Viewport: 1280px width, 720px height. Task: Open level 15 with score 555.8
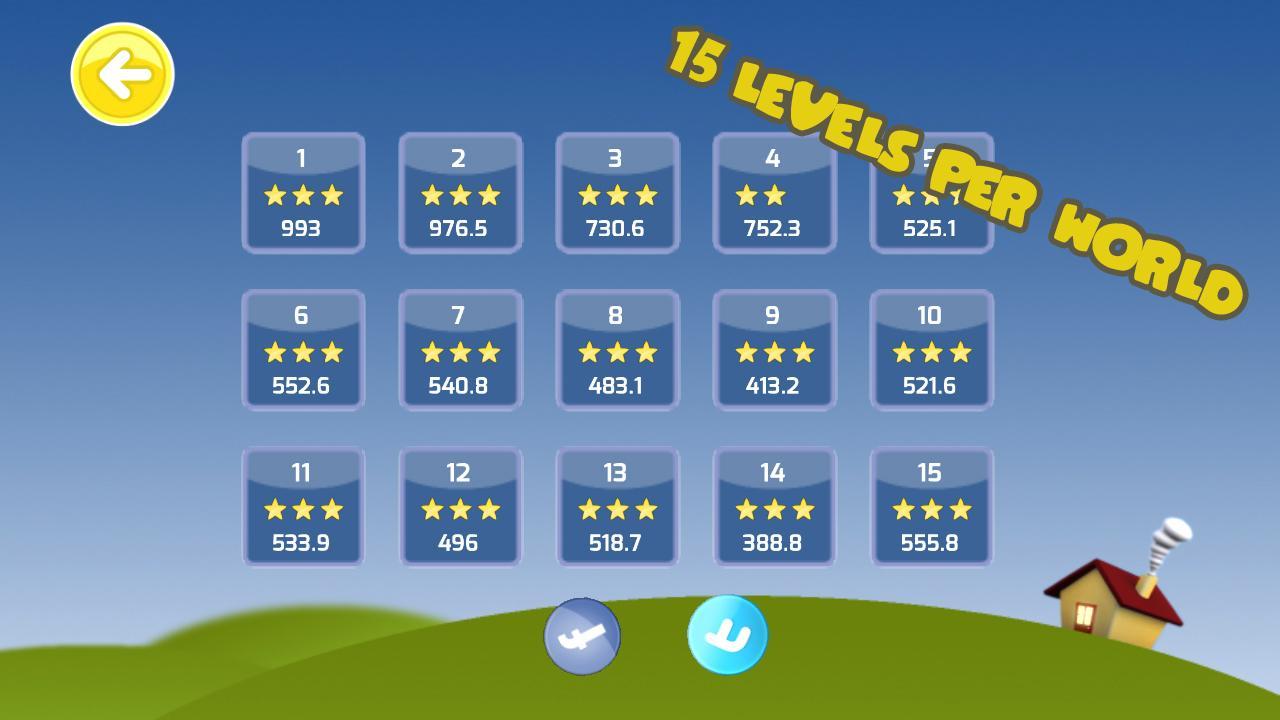(931, 507)
